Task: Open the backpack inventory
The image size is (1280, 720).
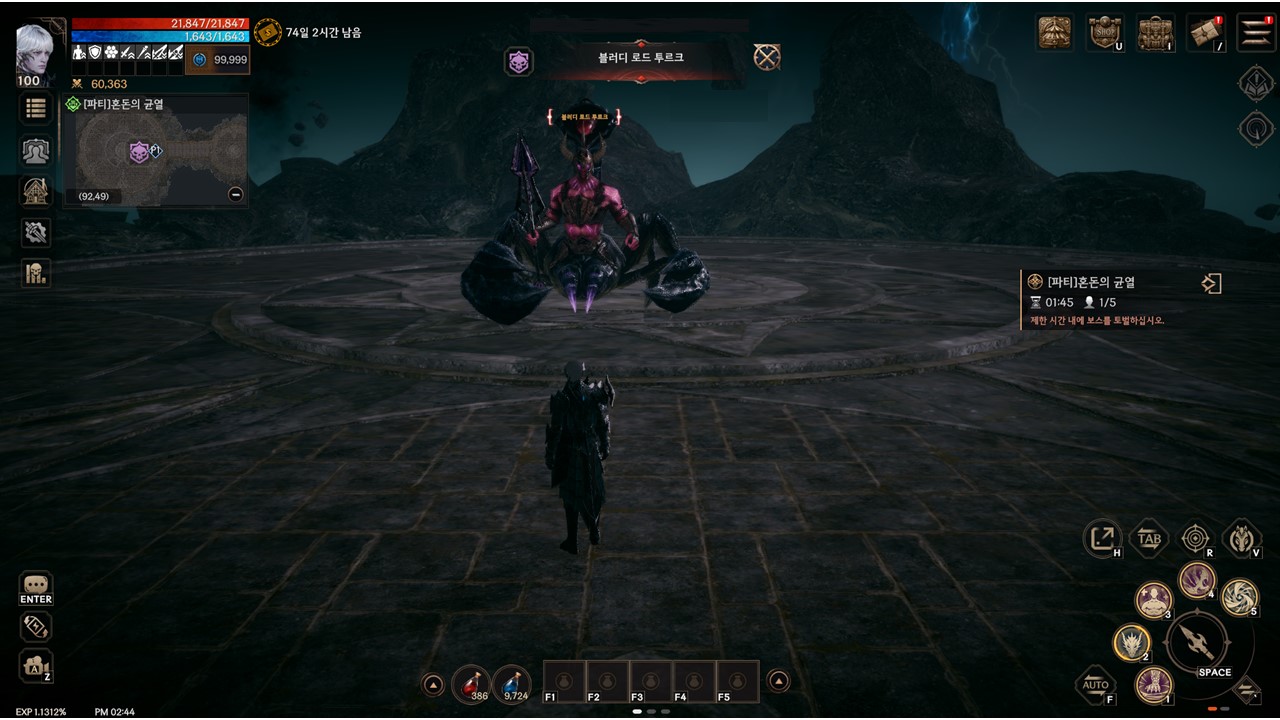Action: pos(1155,32)
